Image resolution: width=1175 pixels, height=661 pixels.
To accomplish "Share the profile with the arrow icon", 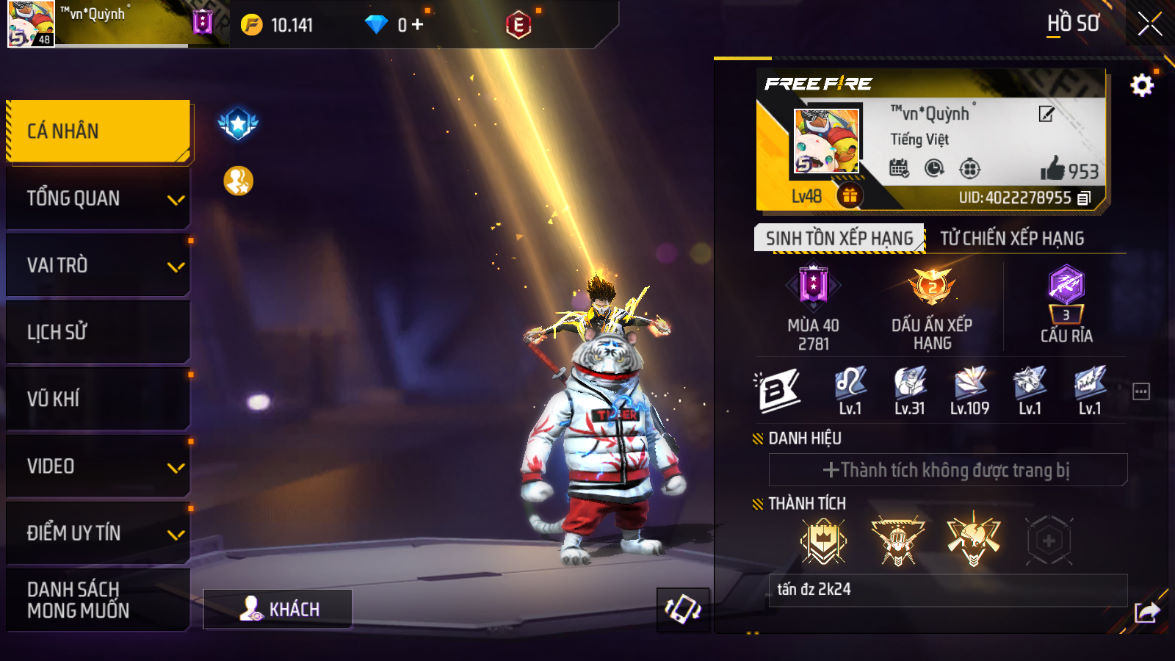I will [1147, 611].
